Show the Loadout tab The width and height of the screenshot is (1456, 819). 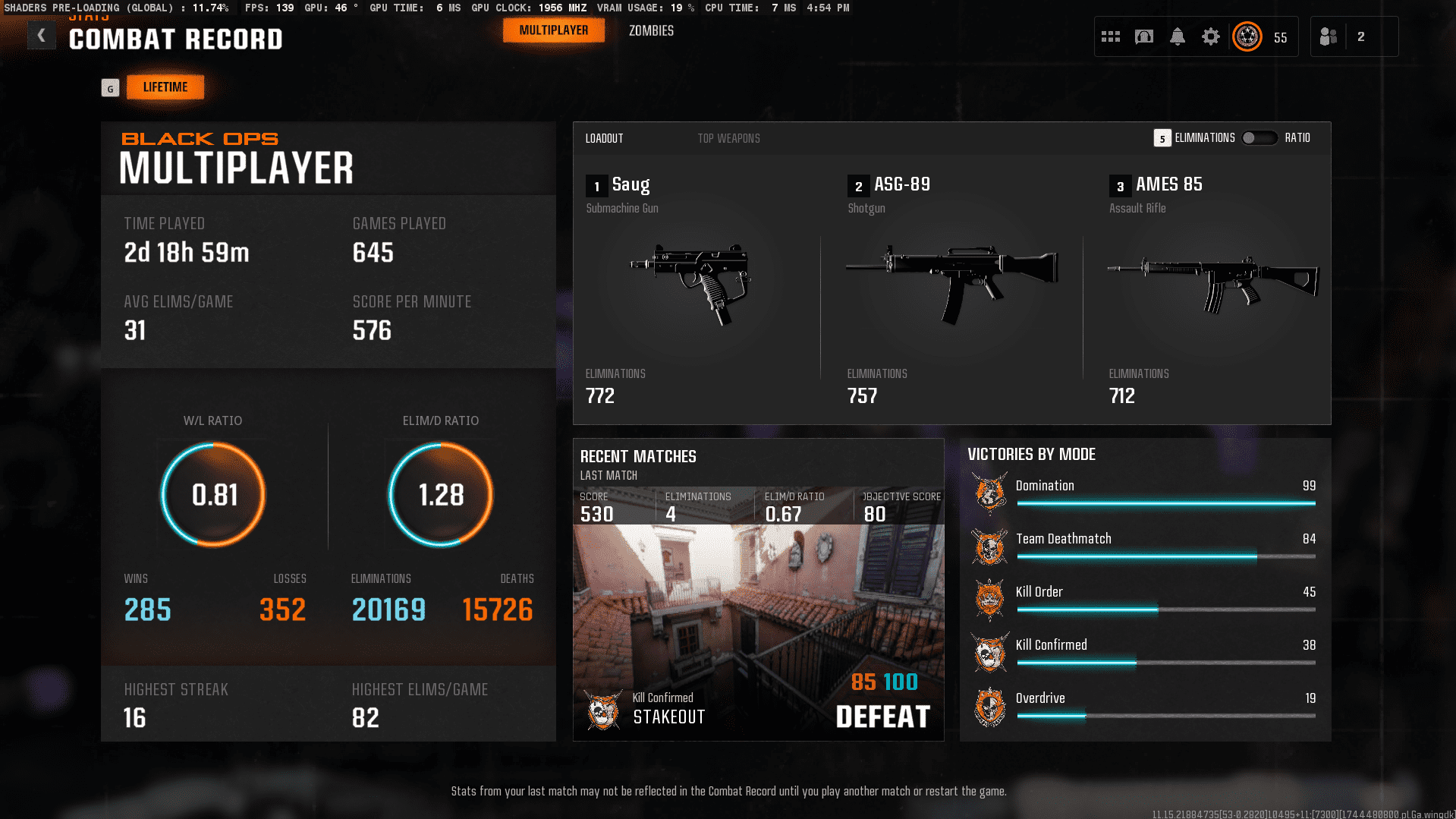tap(604, 138)
